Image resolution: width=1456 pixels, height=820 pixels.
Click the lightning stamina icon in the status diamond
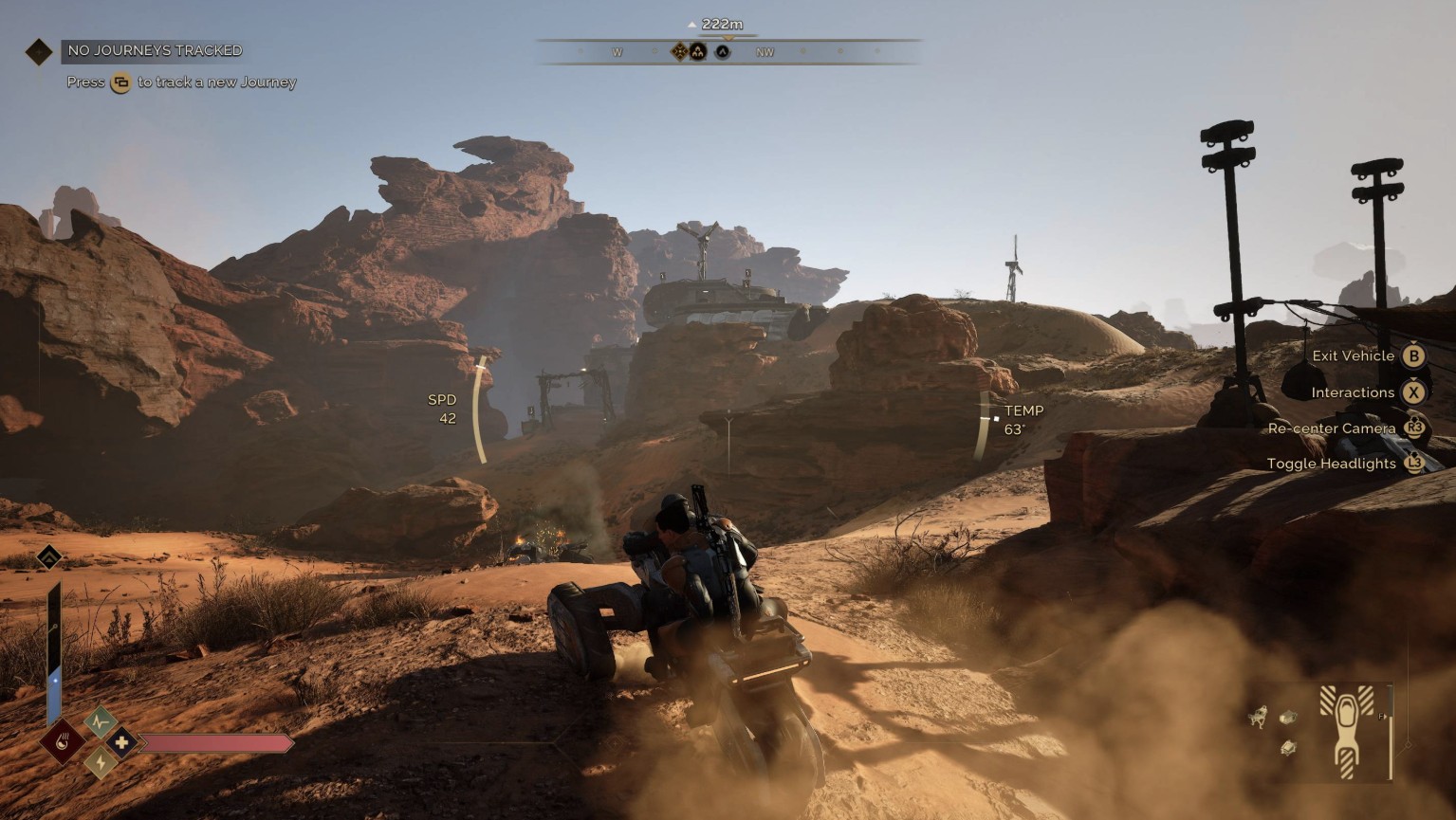[100, 763]
